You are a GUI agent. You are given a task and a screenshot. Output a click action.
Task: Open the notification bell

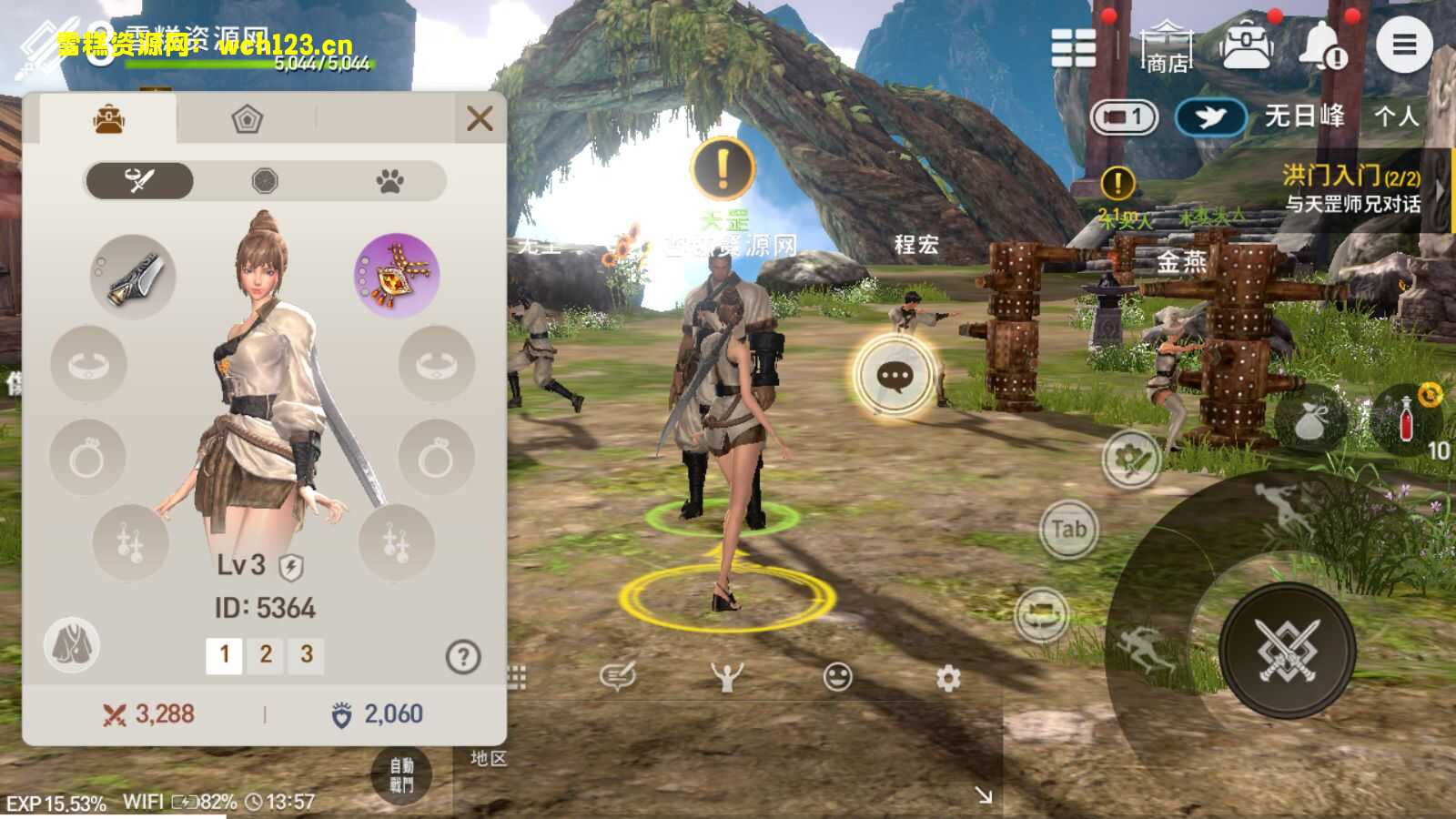point(1319,45)
